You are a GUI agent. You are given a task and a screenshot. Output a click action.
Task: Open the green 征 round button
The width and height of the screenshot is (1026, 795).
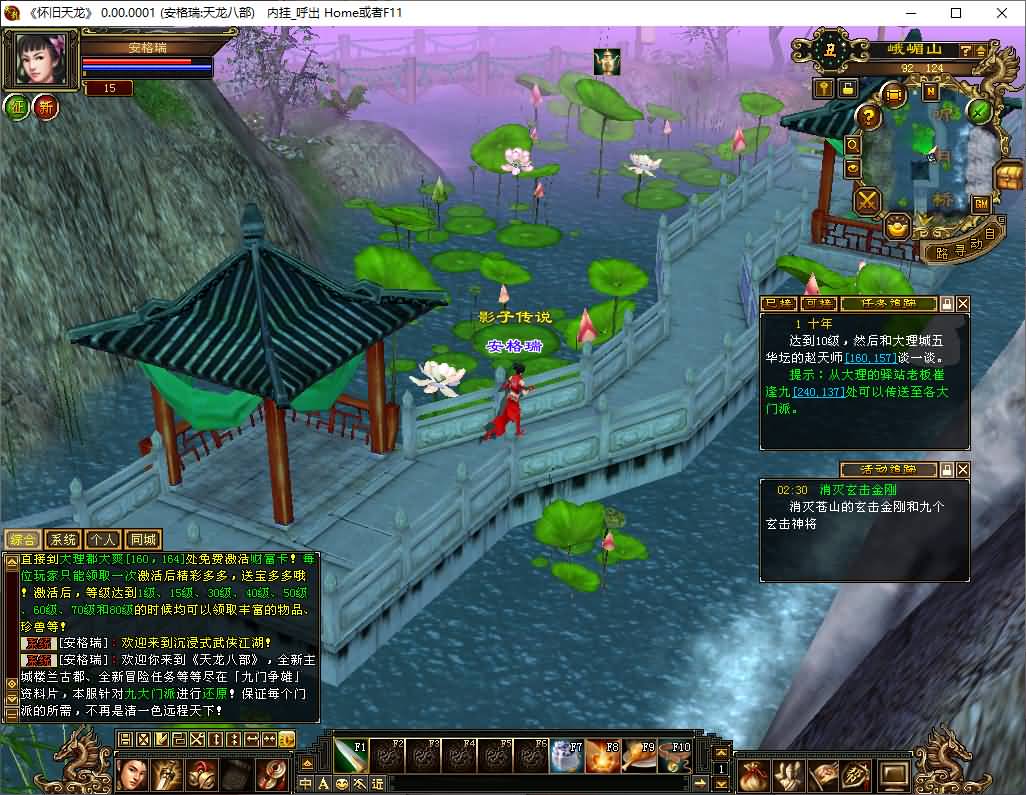point(17,107)
